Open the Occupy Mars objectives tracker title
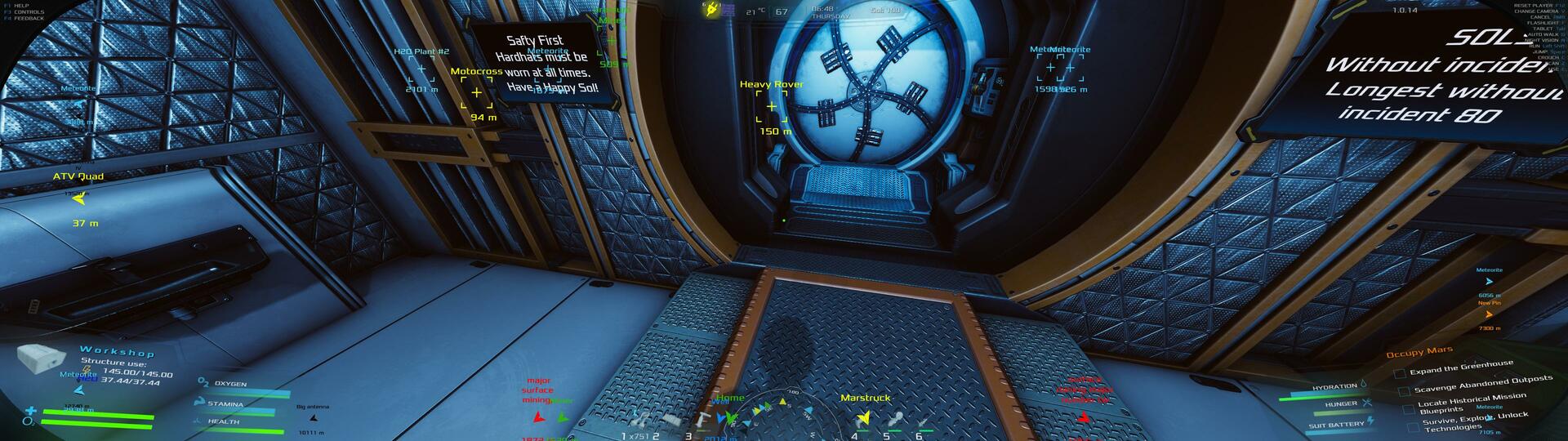 [1419, 352]
